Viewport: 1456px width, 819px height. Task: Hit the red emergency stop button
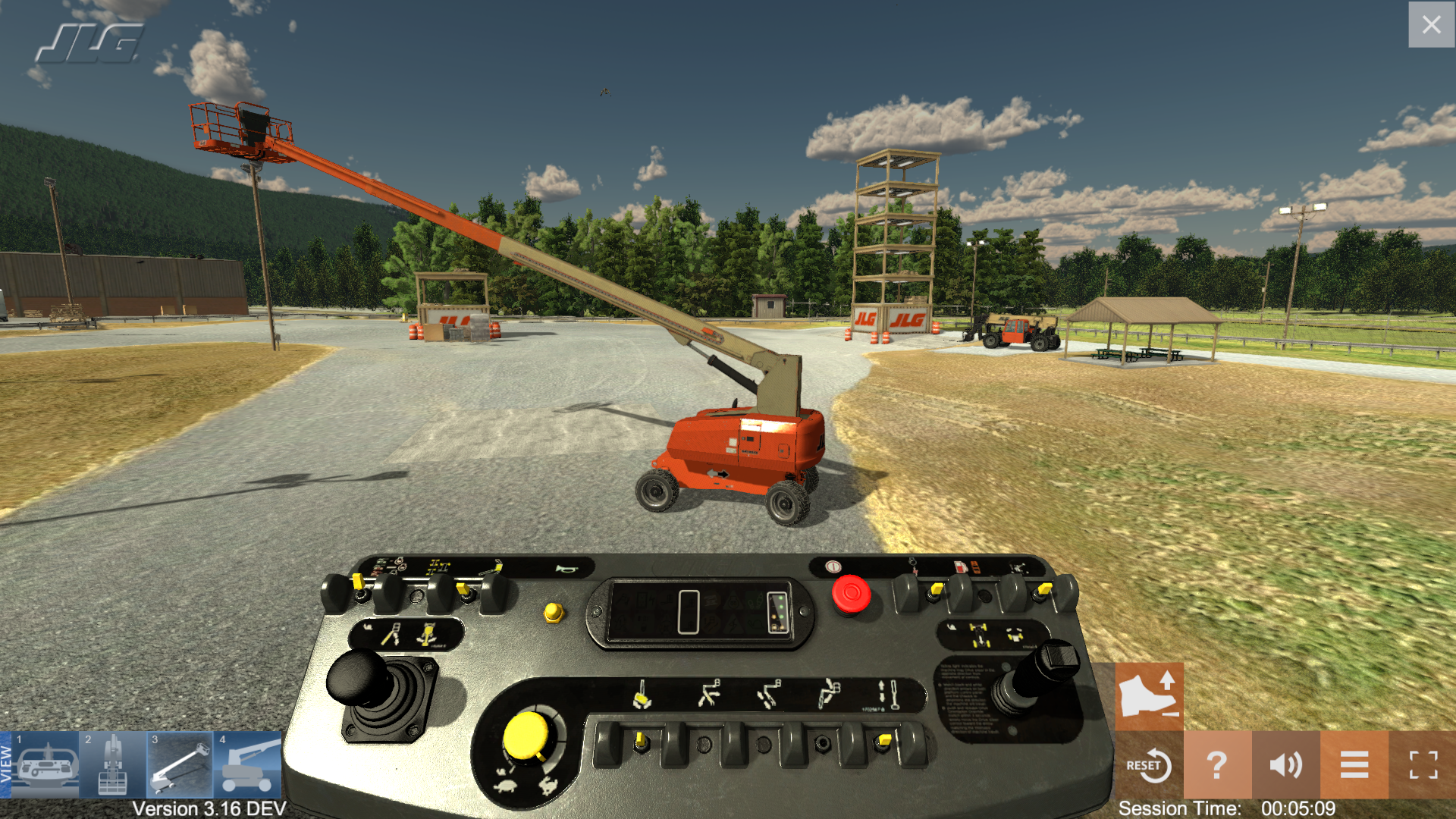(x=851, y=594)
